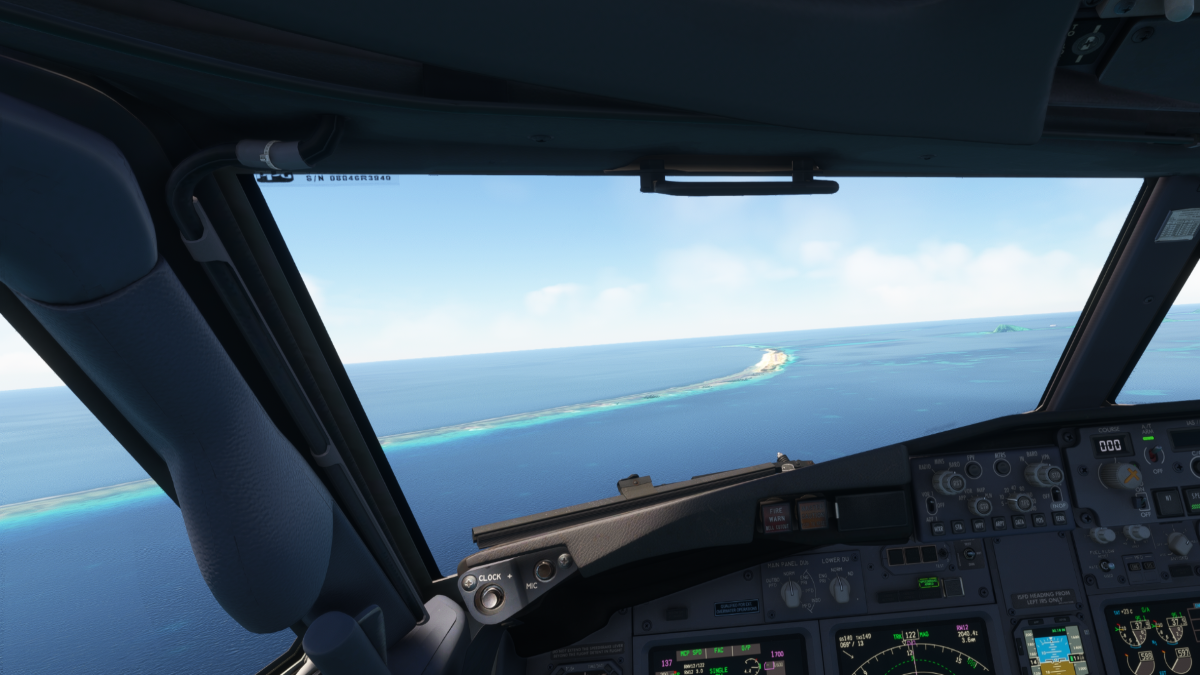Enable waypoints with the WPT button
The height and width of the screenshot is (675, 1200).
pos(977,524)
